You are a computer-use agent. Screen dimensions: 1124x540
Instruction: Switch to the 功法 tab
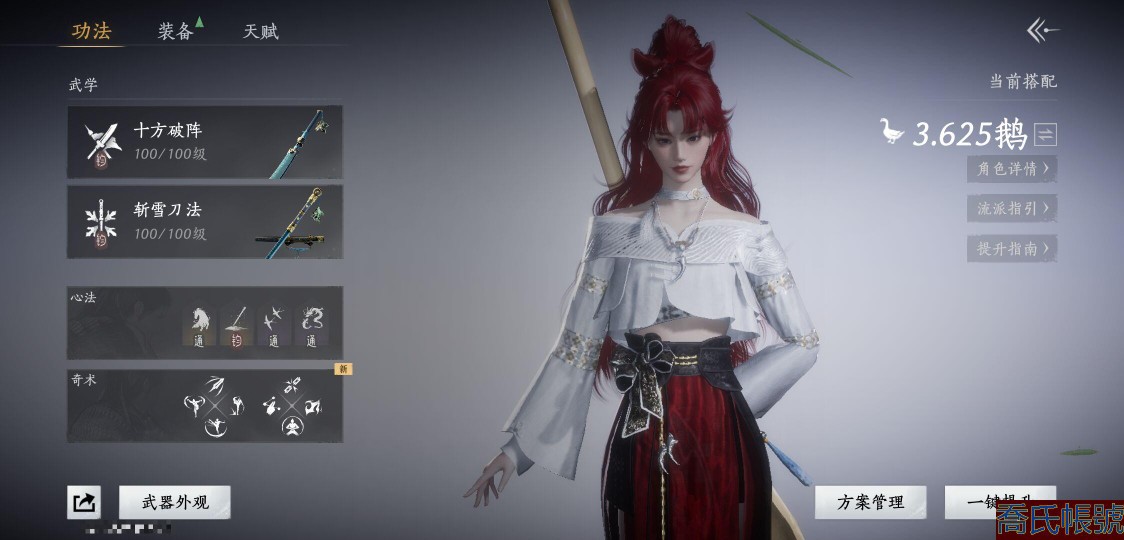coord(91,31)
